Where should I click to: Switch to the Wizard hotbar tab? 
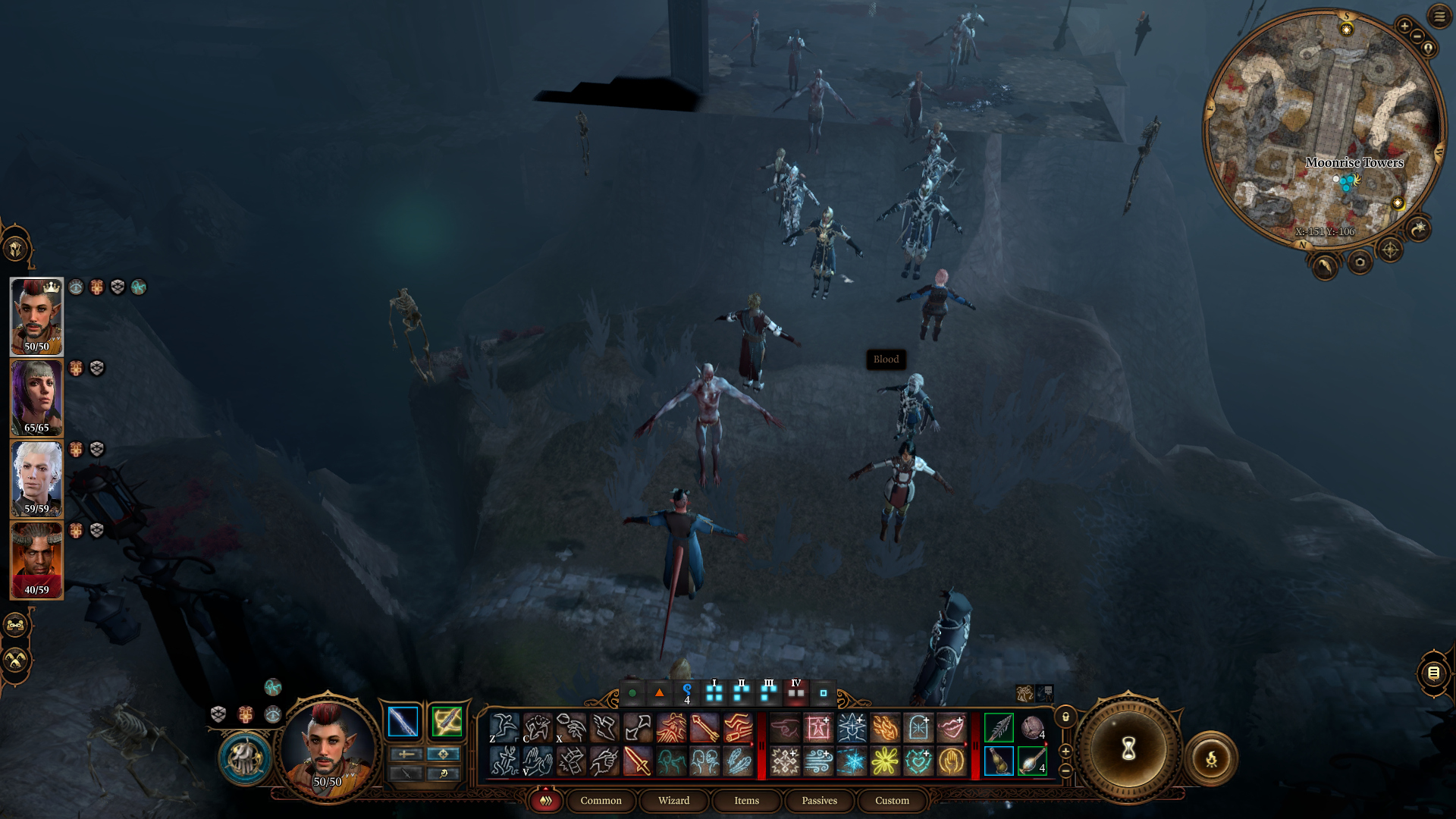[673, 801]
